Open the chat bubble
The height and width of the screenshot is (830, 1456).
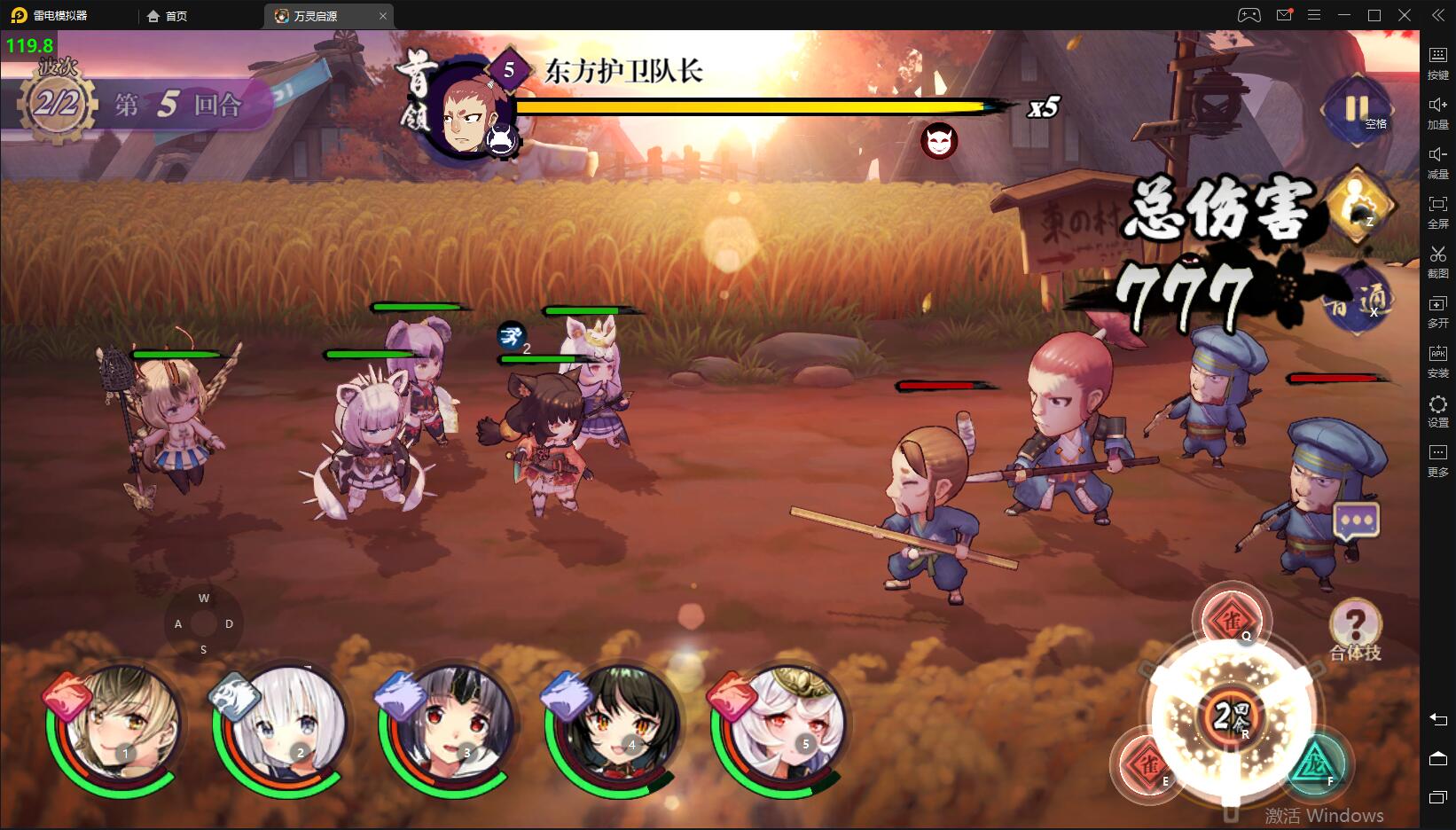point(1356,521)
